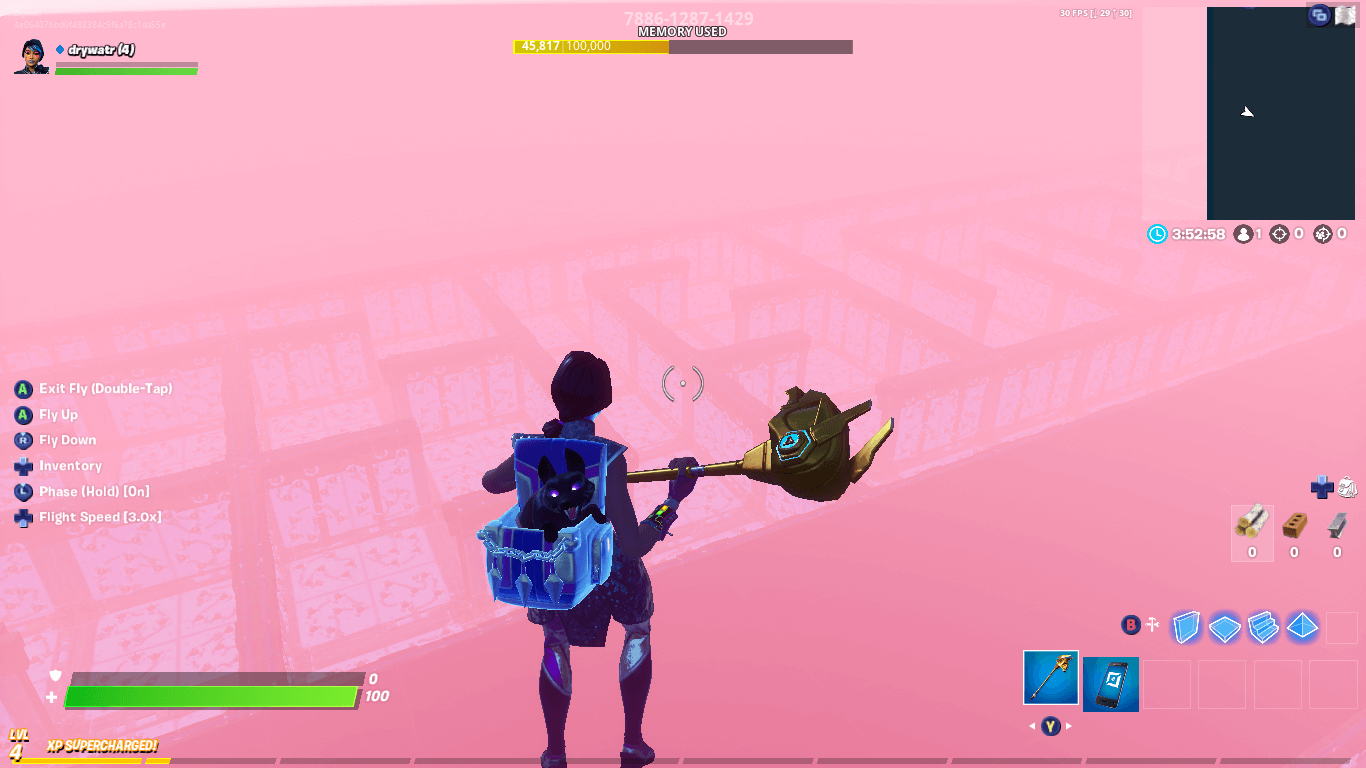Select the floor build piece
This screenshot has width=1366, height=768.
point(1224,625)
